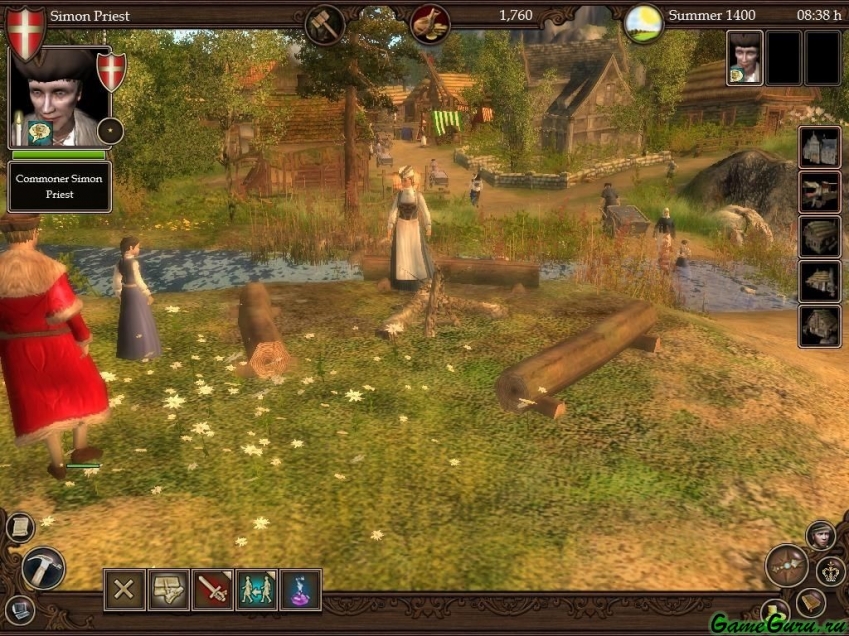This screenshot has width=849, height=636.
Task: Choose the stone church building thumbnail
Action: 819,147
